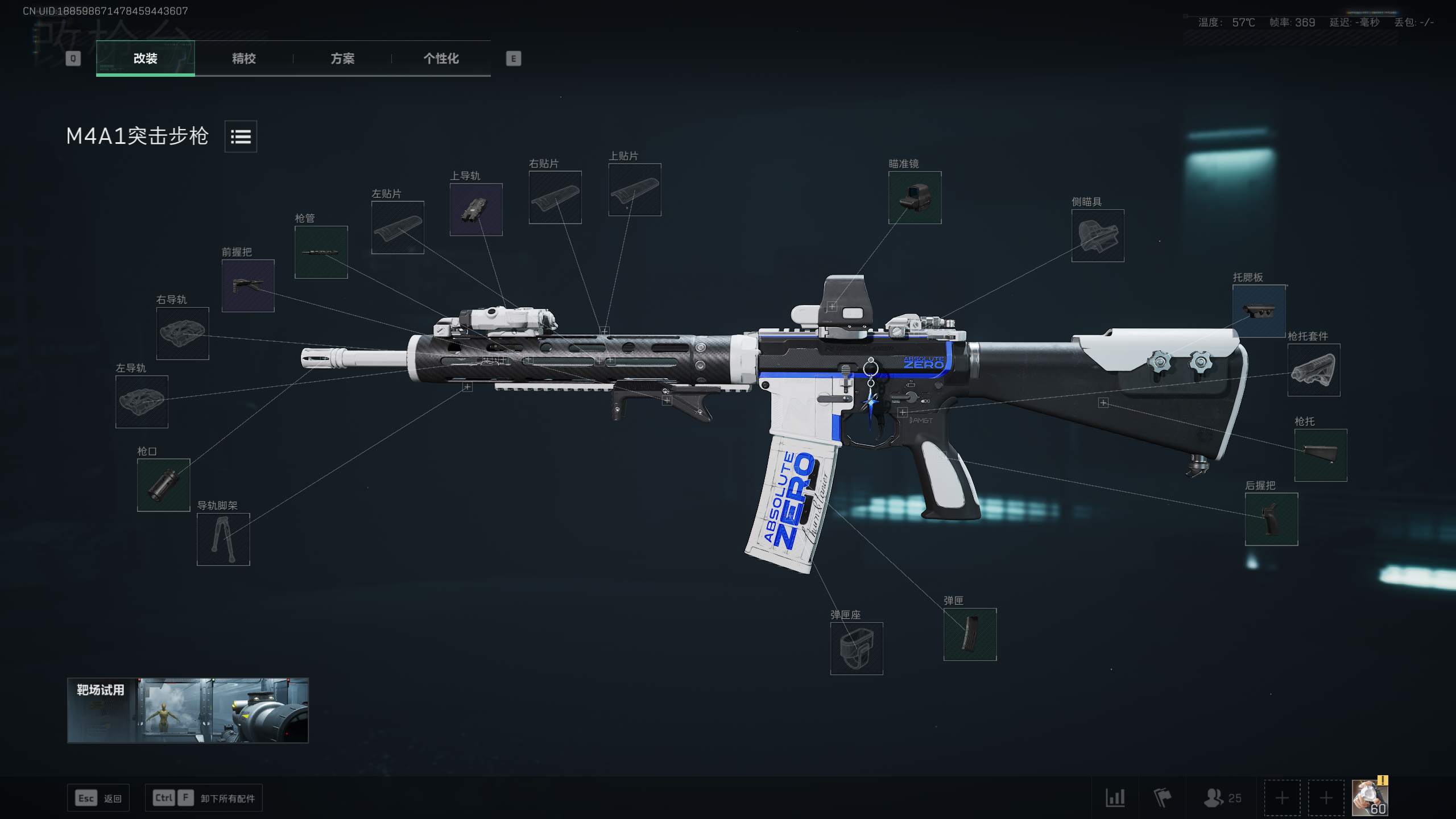This screenshot has width=1456, height=819.
Task: Open the list view beside M4A1突击步枪
Action: coord(241,136)
